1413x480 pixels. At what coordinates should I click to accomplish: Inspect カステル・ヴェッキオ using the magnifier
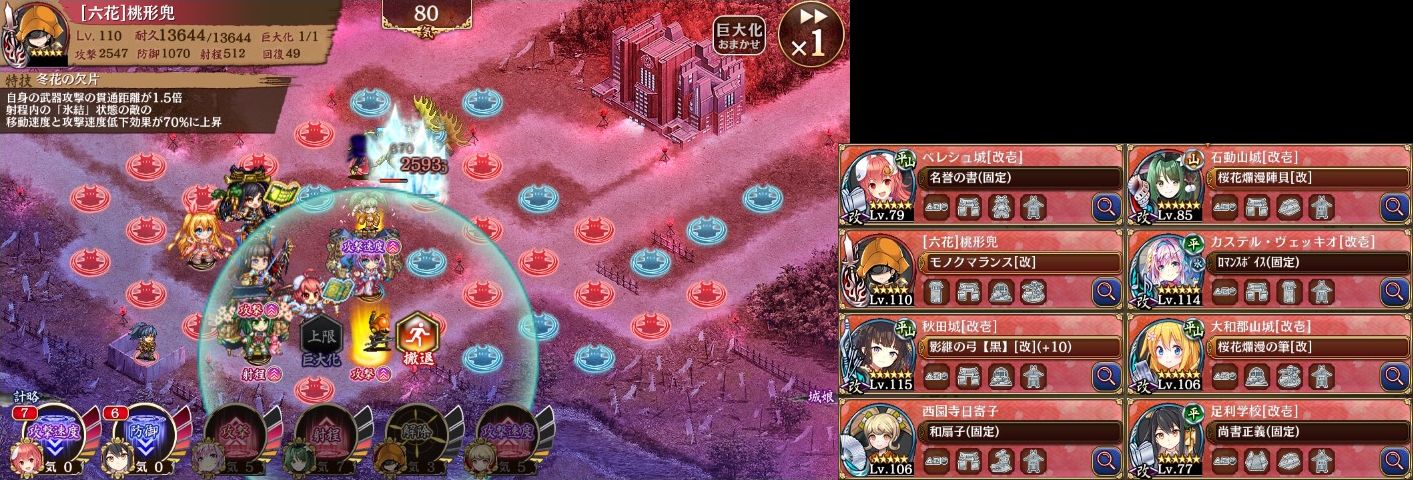[1394, 292]
